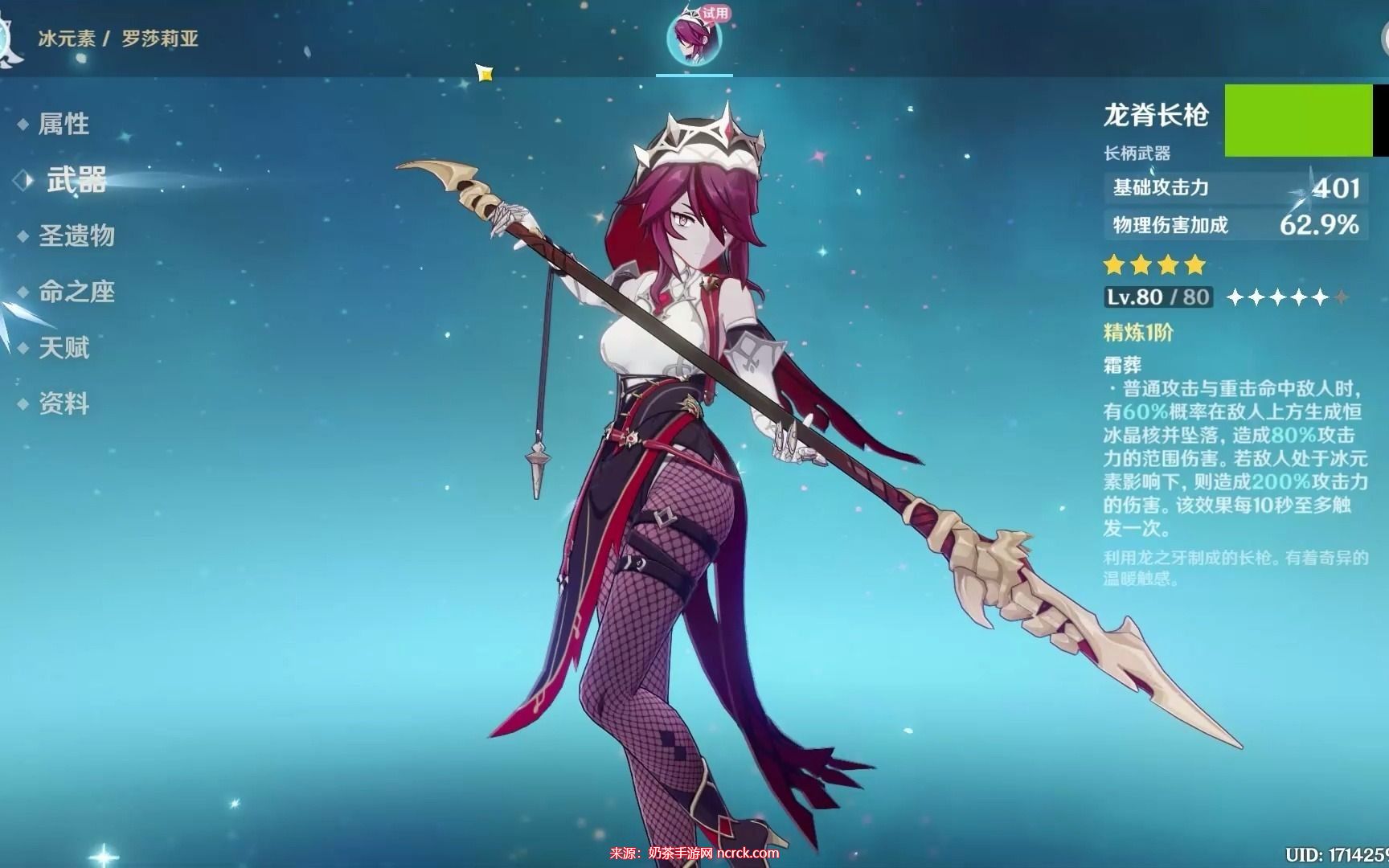Show the 天赋 talents page
1389x868 pixels.
(64, 348)
